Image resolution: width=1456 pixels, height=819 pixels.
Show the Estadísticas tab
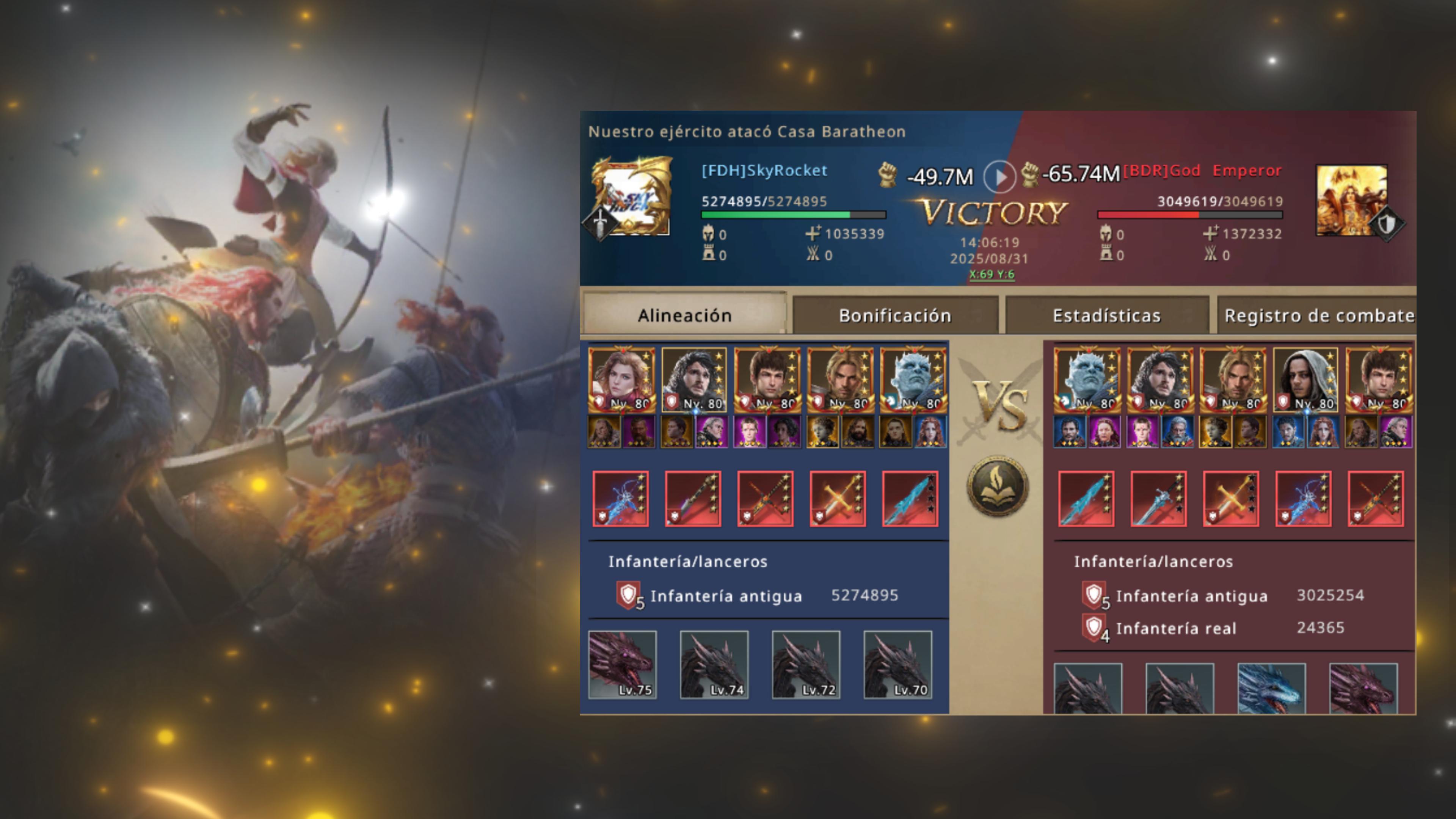(x=1106, y=315)
